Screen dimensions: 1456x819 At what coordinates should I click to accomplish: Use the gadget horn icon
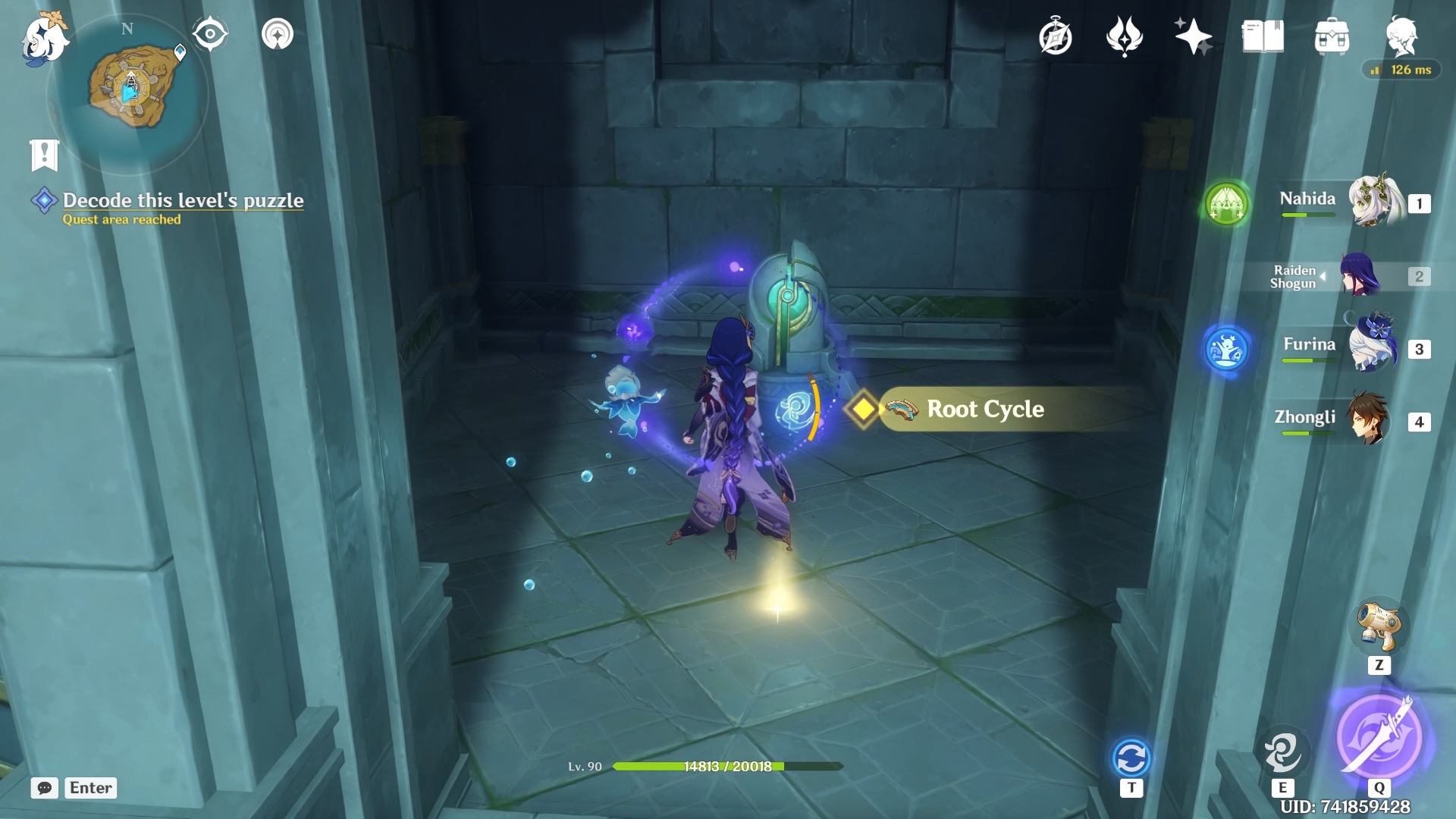[x=1379, y=626]
